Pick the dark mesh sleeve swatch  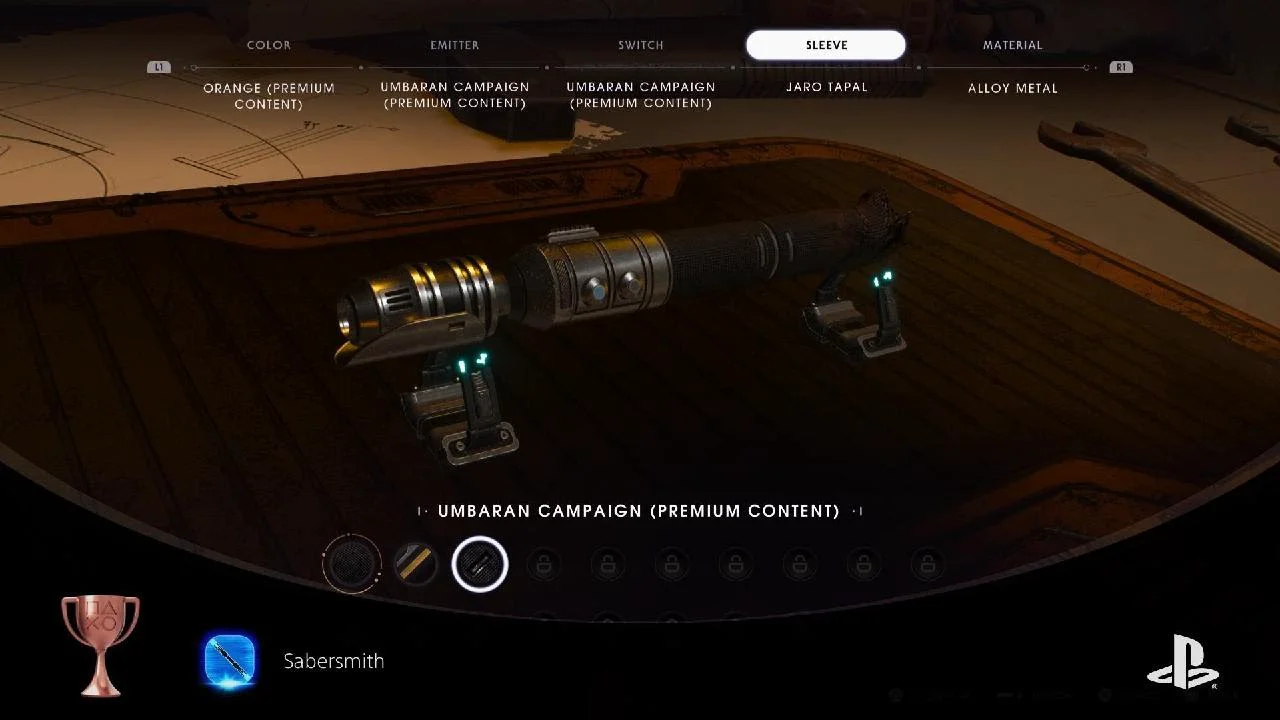[351, 564]
